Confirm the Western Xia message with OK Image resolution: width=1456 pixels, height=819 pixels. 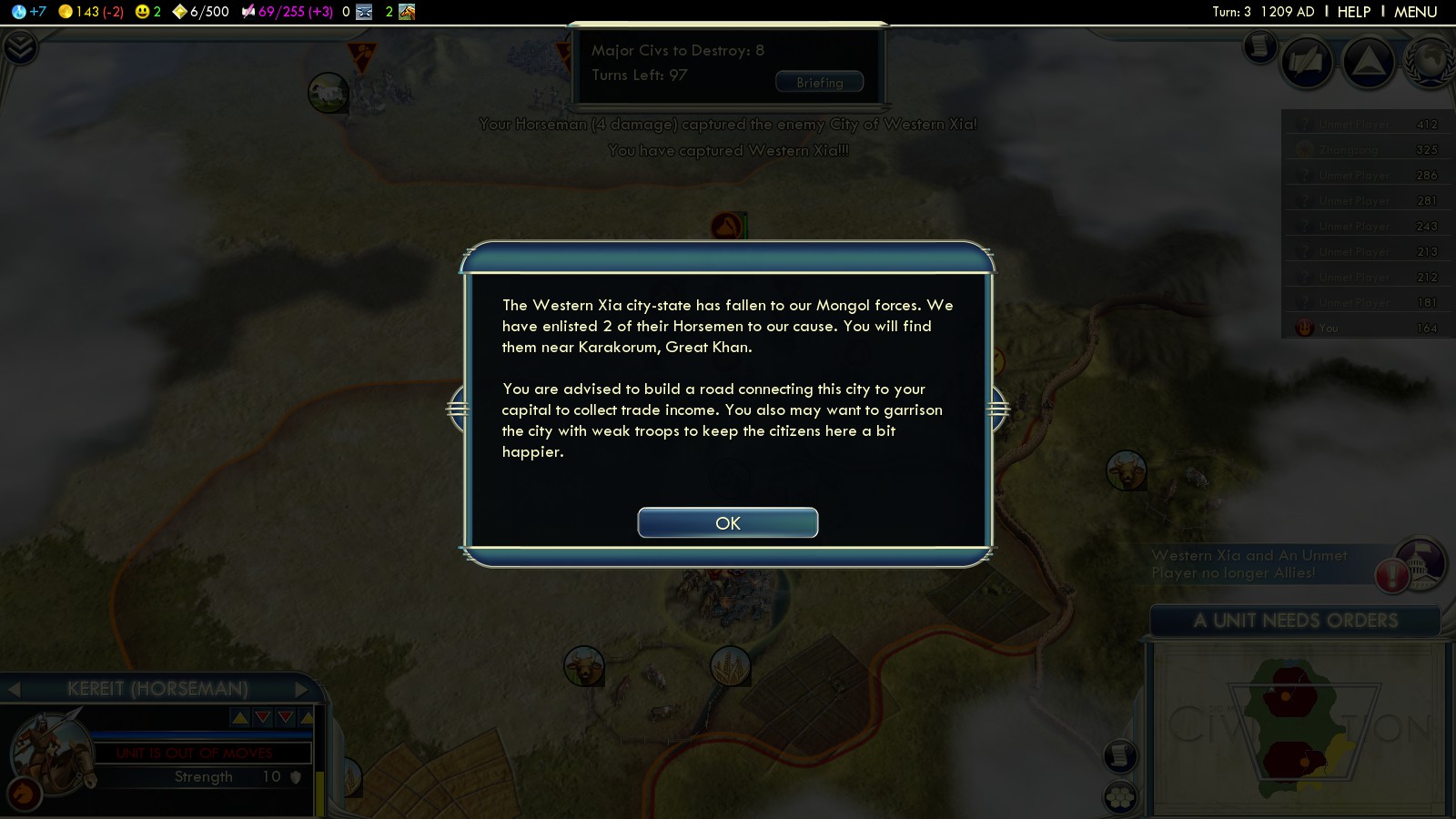click(728, 523)
